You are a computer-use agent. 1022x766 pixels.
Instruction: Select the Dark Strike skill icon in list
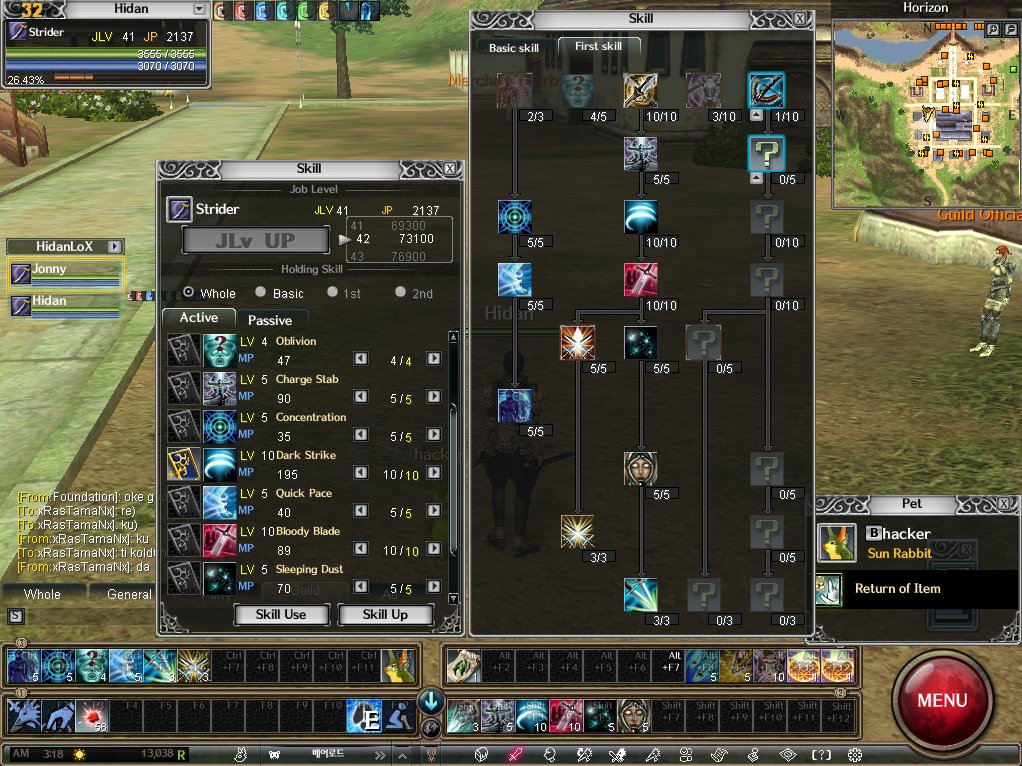pyautogui.click(x=219, y=464)
